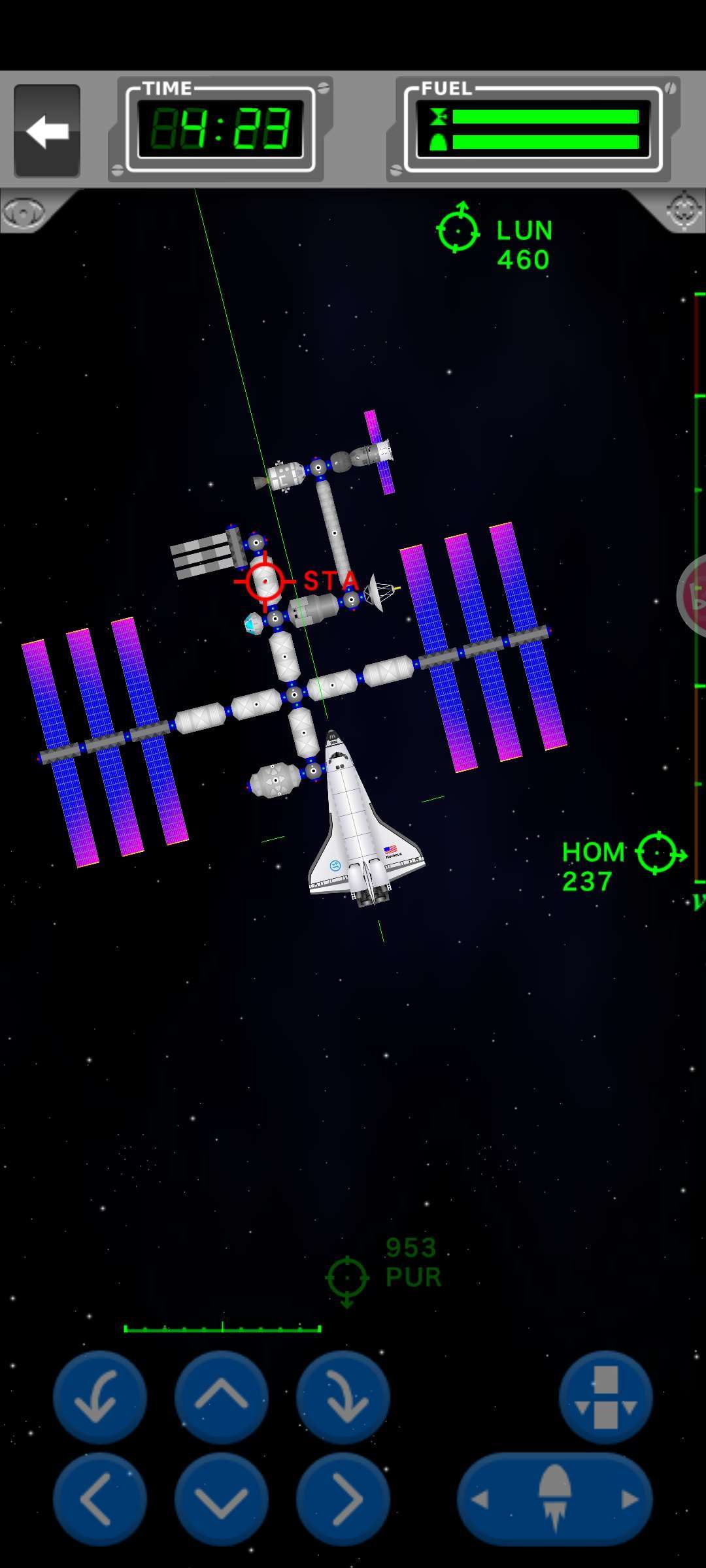Image resolution: width=706 pixels, height=1568 pixels.
Task: Ignite the main rocket engine button
Action: coord(555,1499)
